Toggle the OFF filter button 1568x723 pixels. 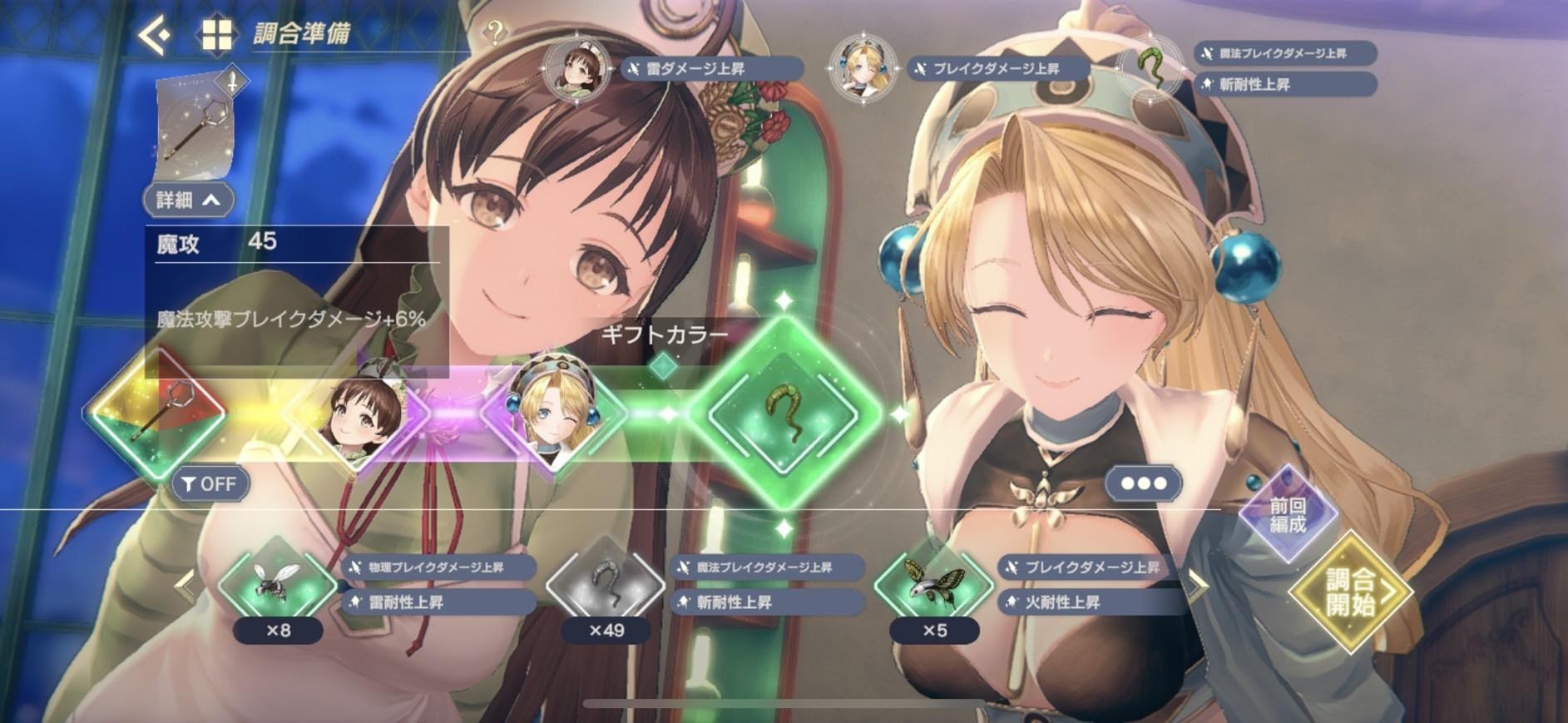tap(210, 483)
